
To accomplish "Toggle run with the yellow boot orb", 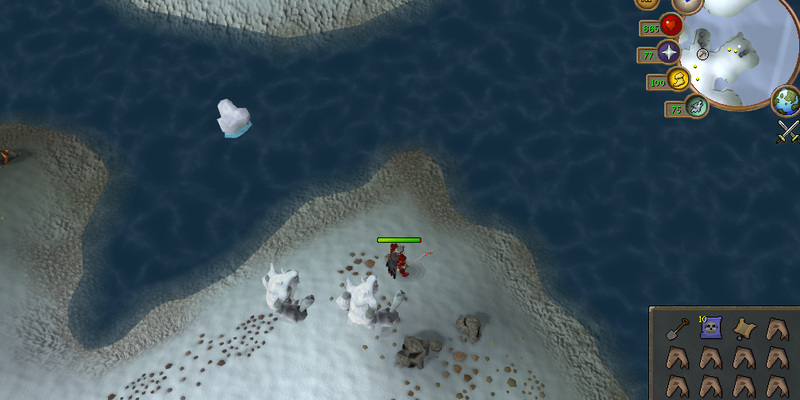I will 680,80.
